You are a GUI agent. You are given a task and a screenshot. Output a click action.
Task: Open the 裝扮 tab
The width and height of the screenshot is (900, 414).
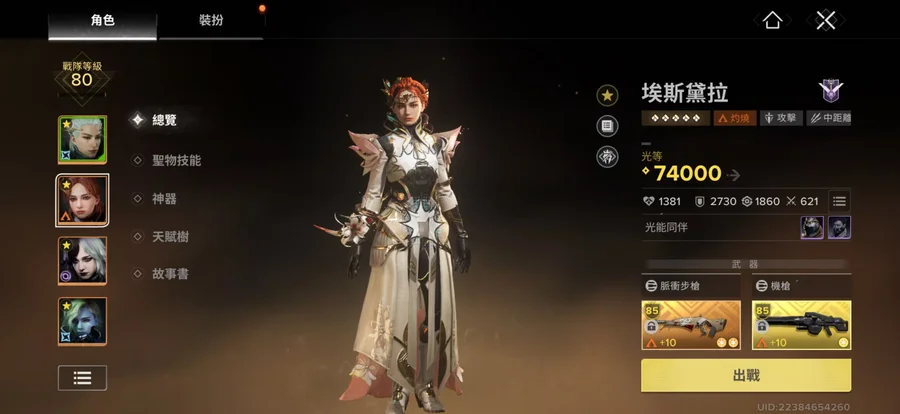(211, 19)
